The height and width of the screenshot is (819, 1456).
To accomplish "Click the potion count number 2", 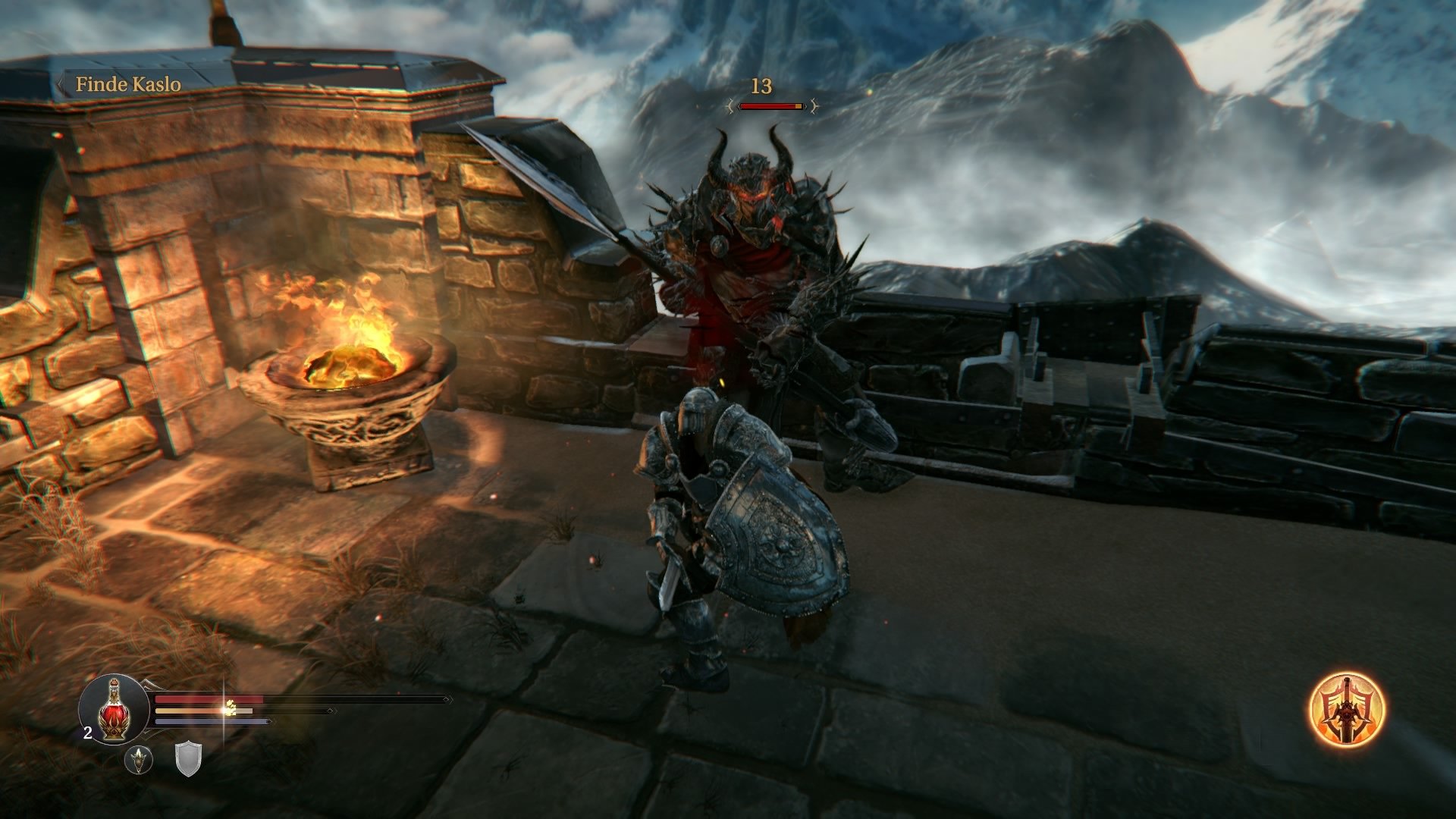I will coord(87,732).
